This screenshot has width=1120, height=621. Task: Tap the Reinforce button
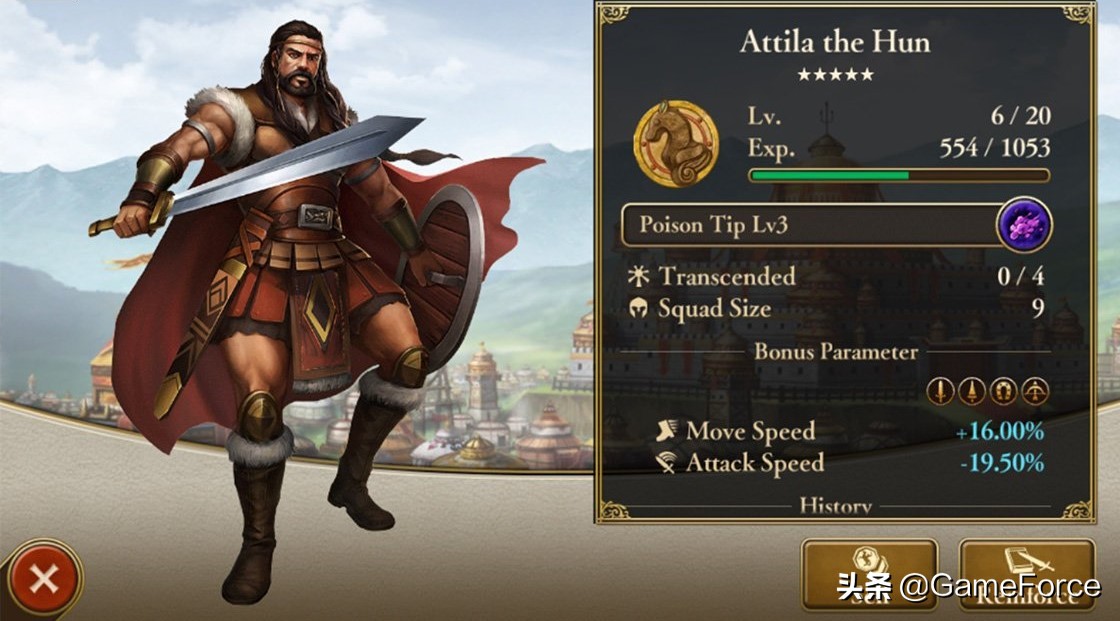point(1026,574)
